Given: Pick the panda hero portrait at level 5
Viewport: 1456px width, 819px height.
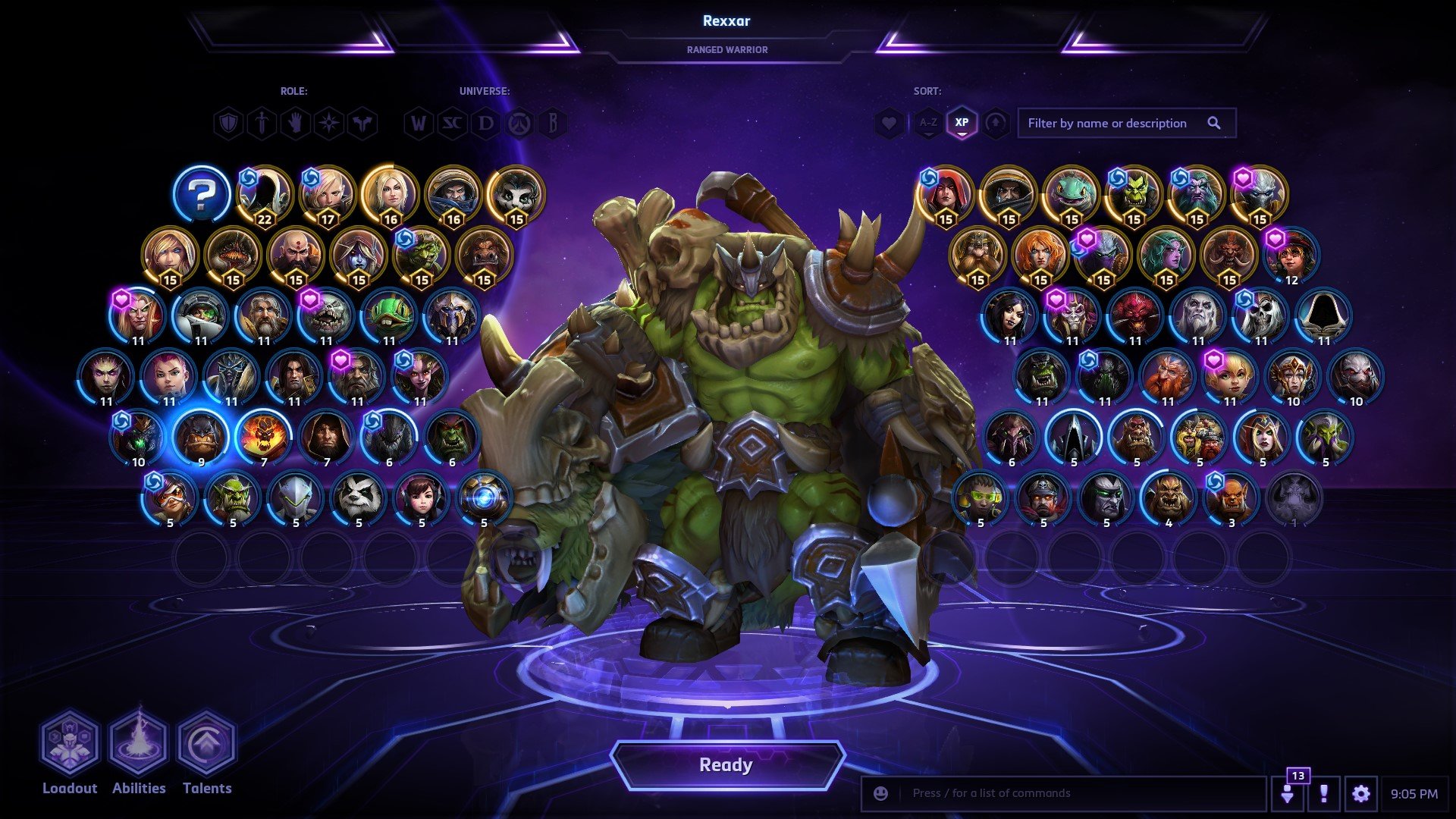Looking at the screenshot, I should (358, 497).
